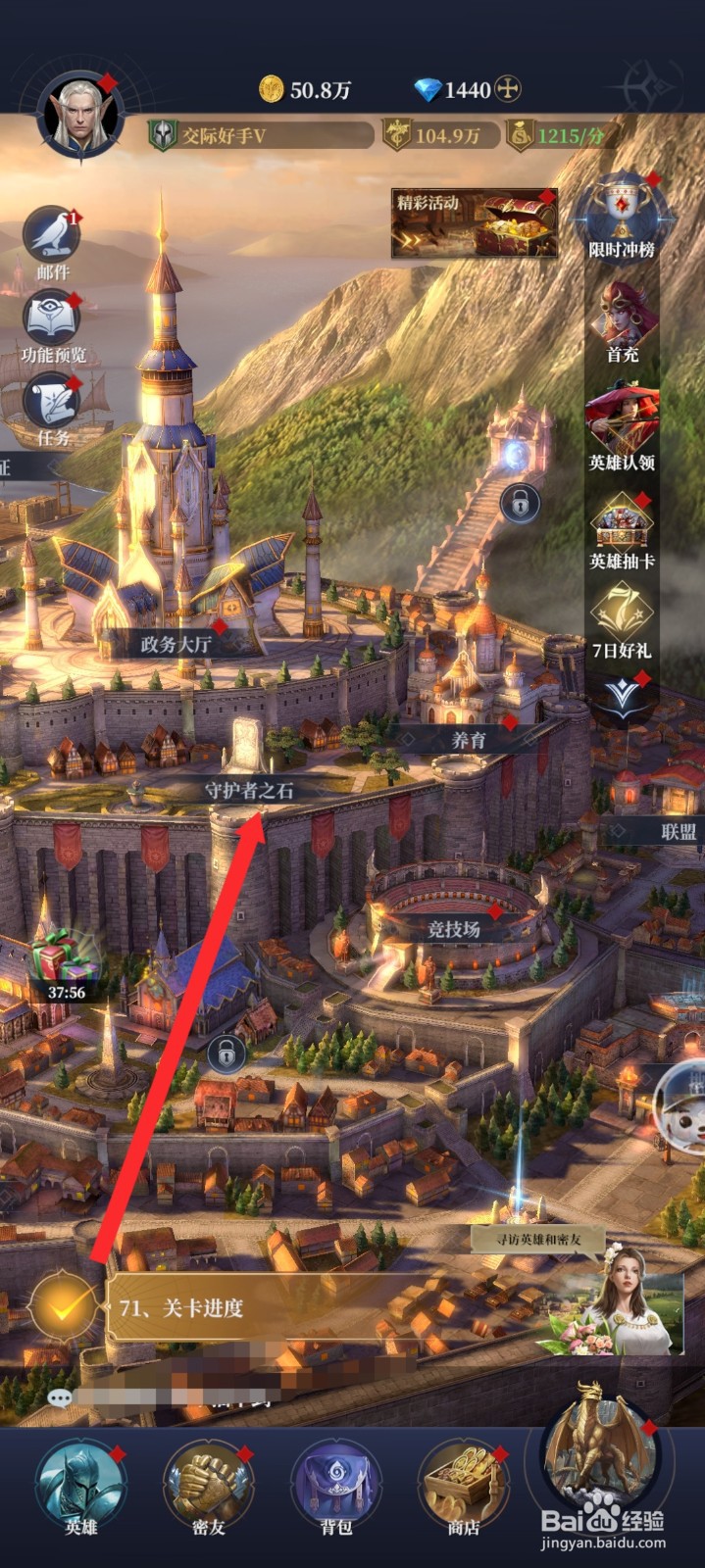Open 英雄认领 hero claim
Image resolution: width=705 pixels, height=1568 pixels.
(x=622, y=424)
